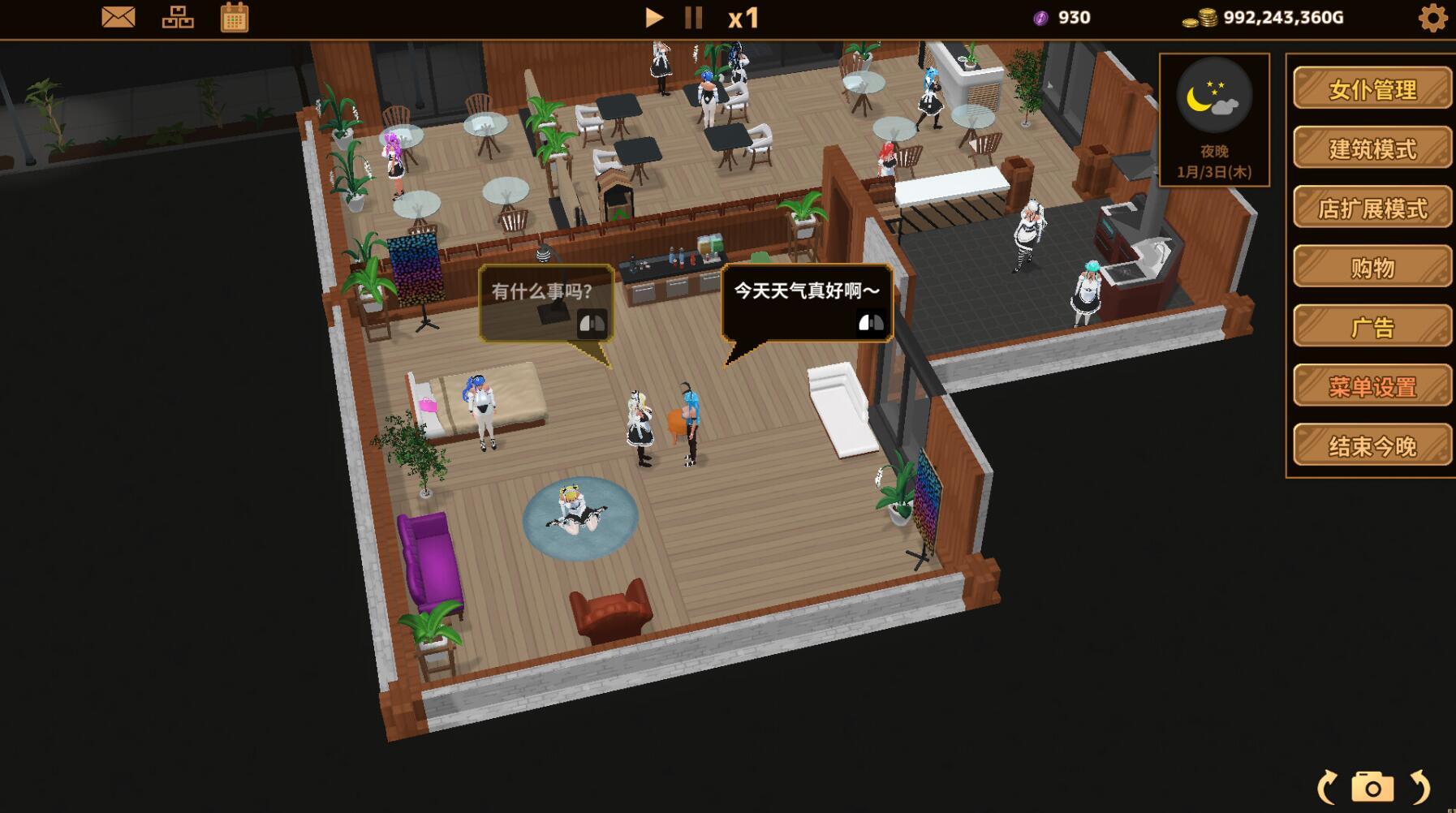This screenshot has width=1456, height=813.
Task: Resume gameplay with the play button
Action: click(654, 17)
